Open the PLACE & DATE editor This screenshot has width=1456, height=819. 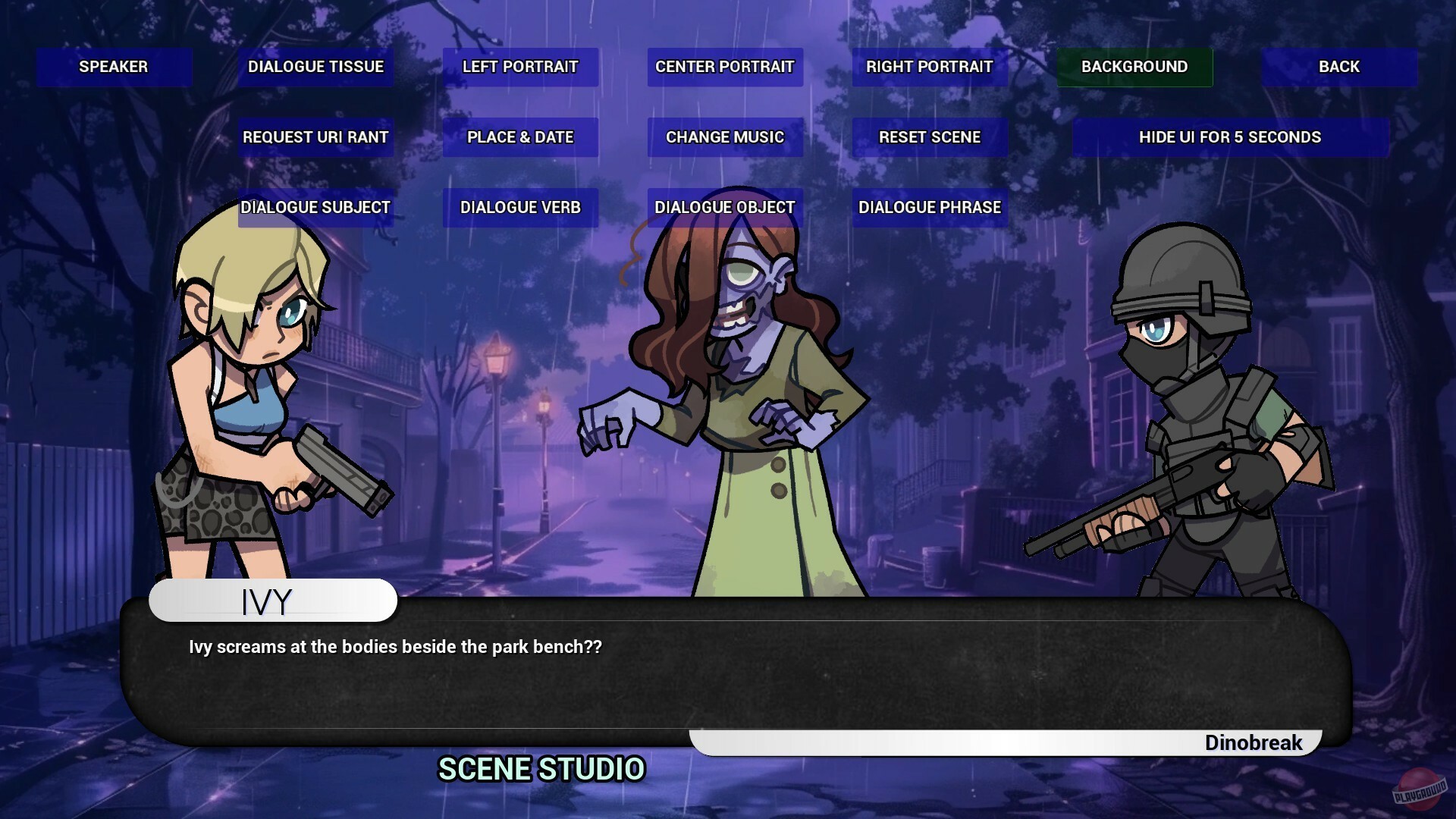tap(520, 137)
